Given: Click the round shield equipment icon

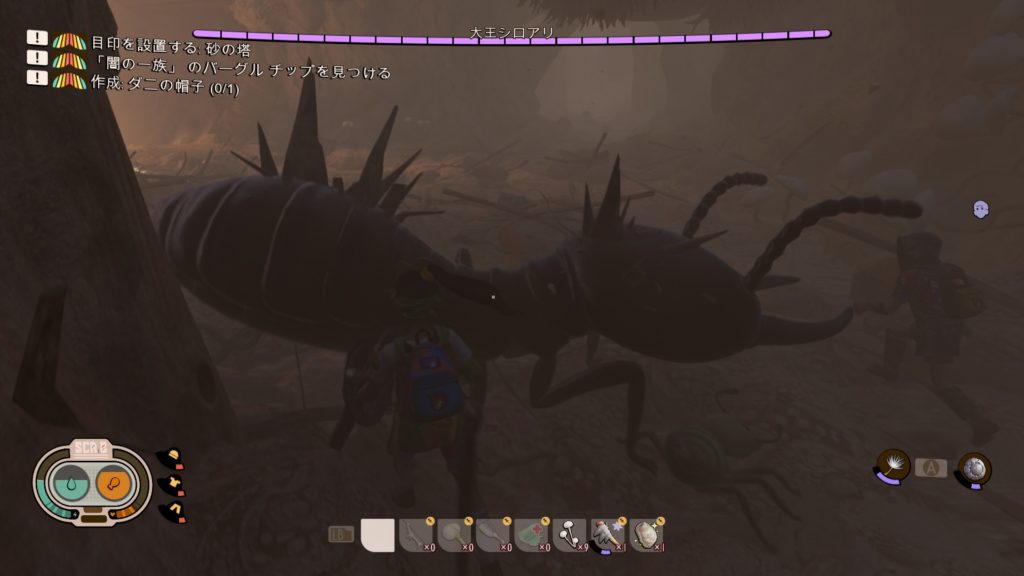Looking at the screenshot, I should point(974,467).
